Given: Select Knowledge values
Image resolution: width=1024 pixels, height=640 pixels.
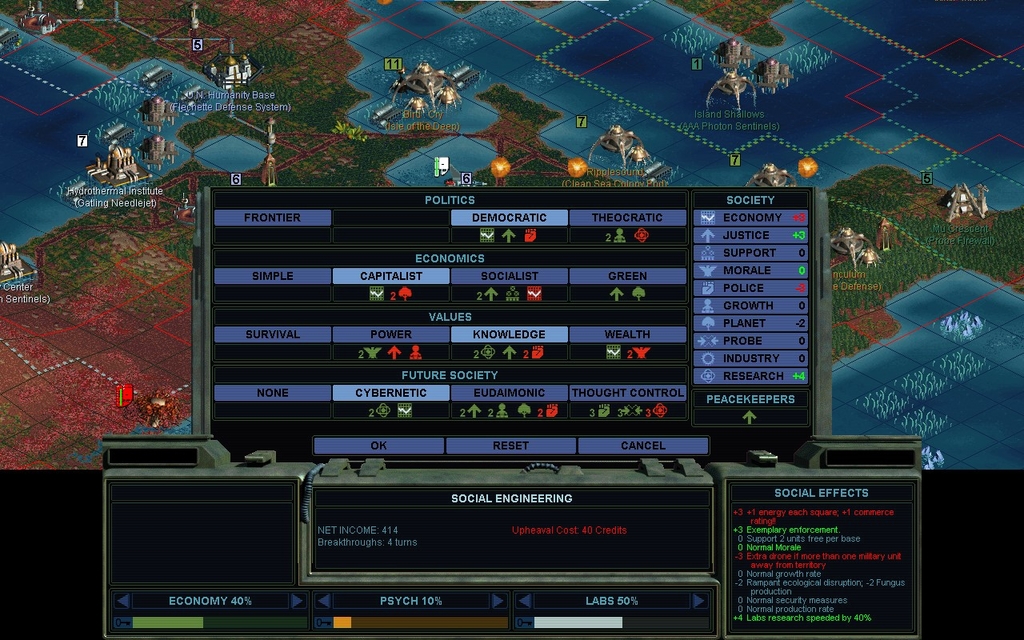Looking at the screenshot, I should (x=509, y=334).
